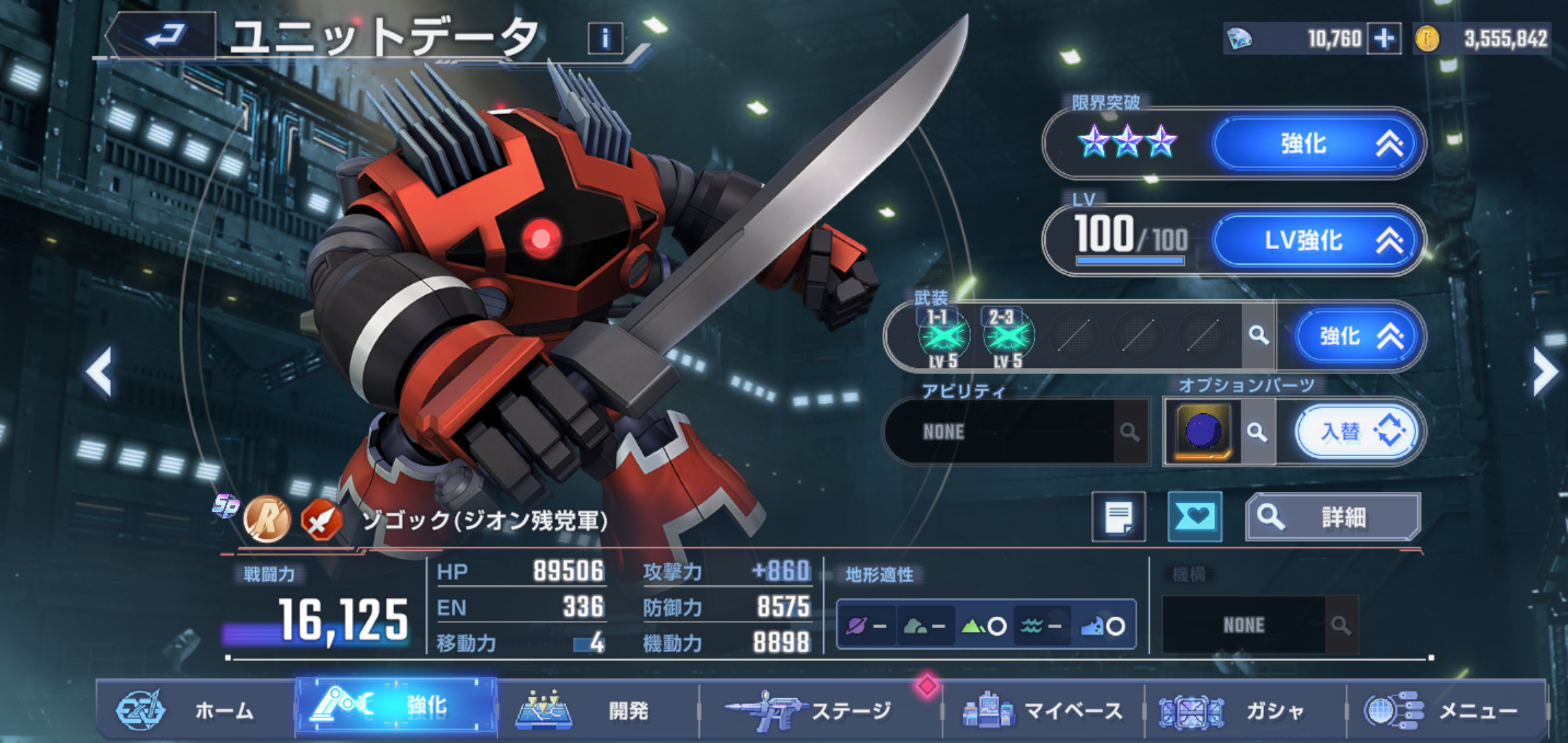Open unit 詳細 details
The width and height of the screenshot is (1568, 743).
click(1333, 517)
